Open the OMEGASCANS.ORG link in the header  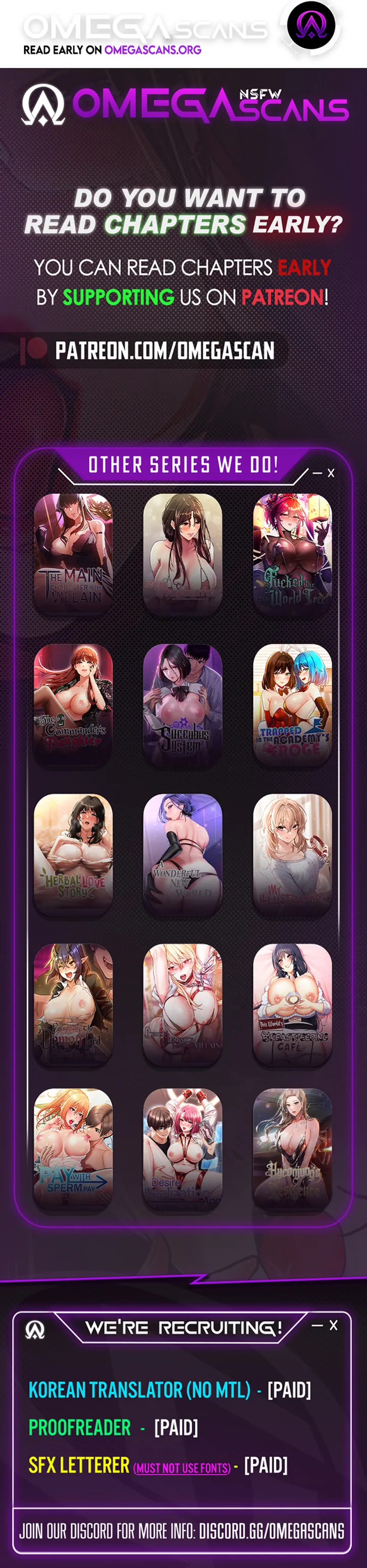pyautogui.click(x=153, y=50)
